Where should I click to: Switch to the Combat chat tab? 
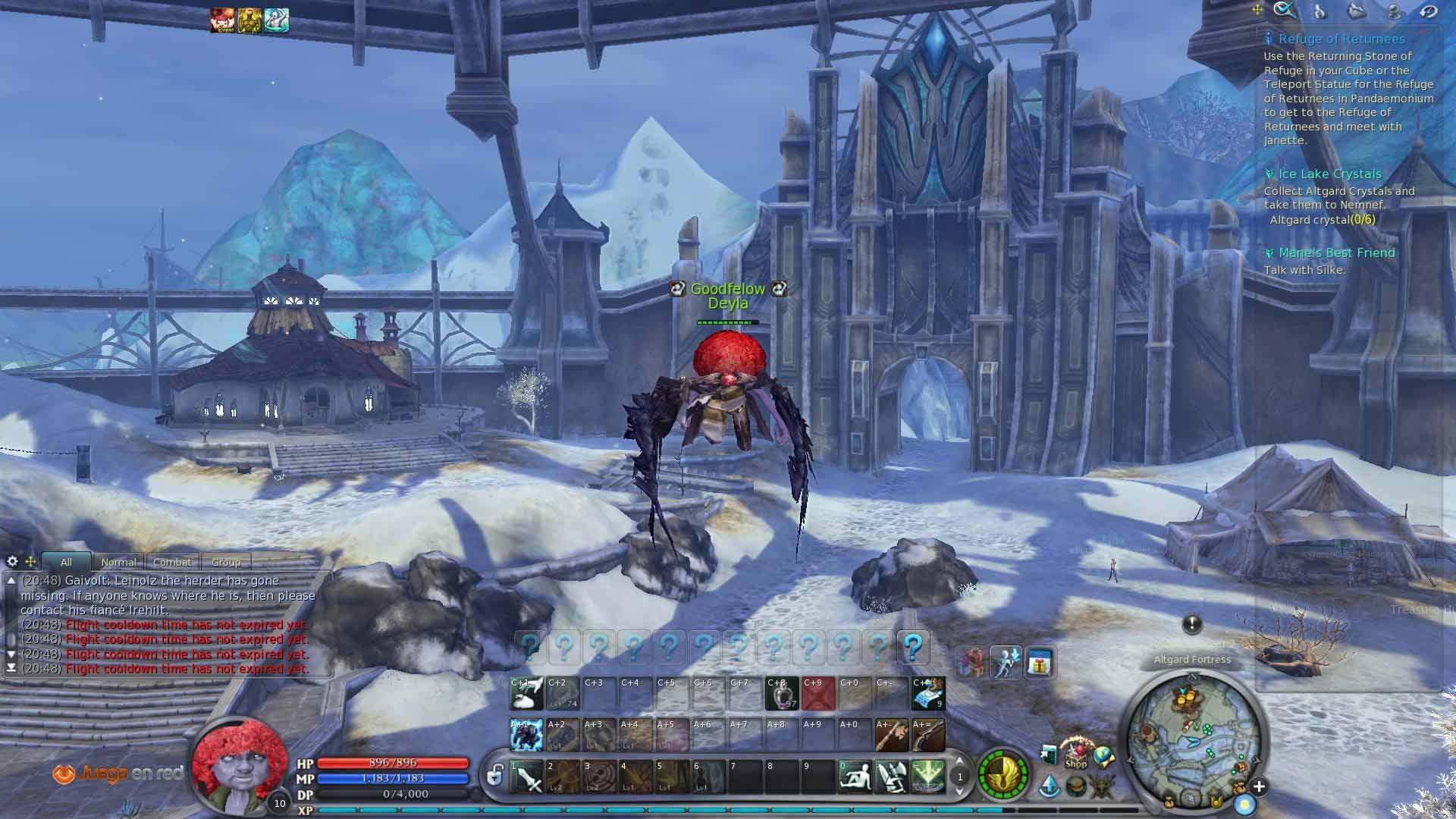pyautogui.click(x=173, y=562)
